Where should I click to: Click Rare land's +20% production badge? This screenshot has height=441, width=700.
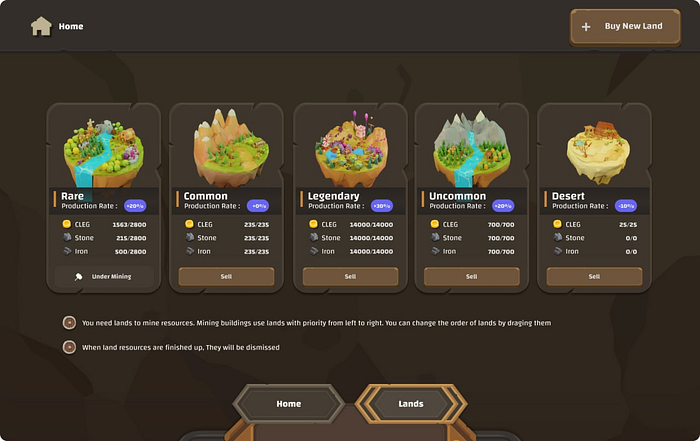pyautogui.click(x=135, y=206)
